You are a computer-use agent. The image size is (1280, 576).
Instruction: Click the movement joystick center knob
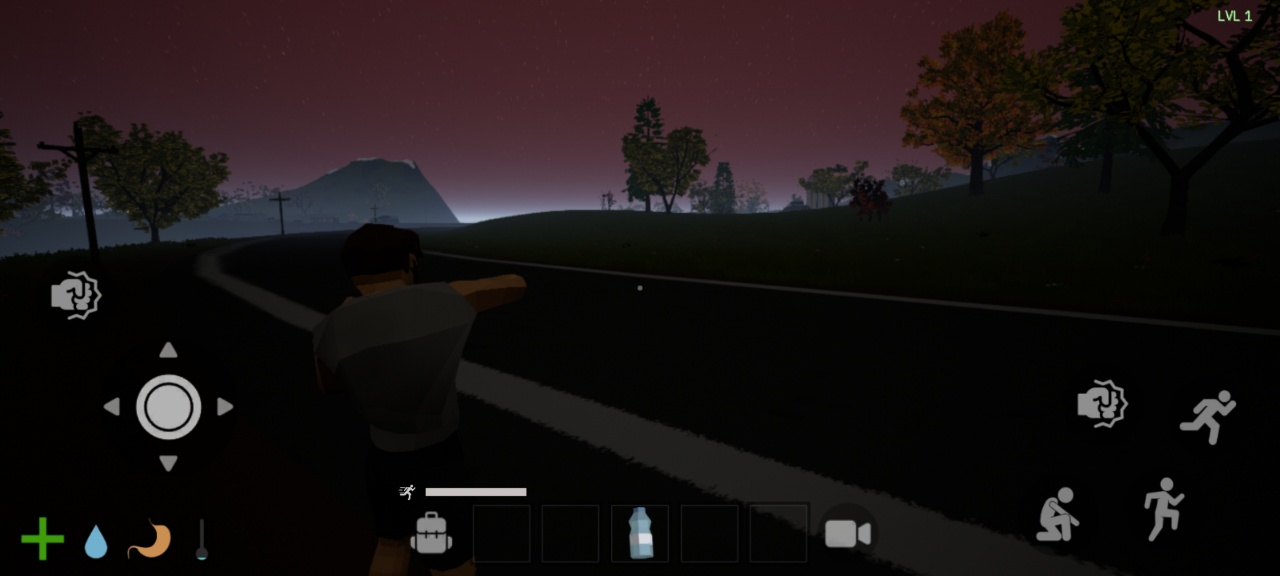tap(168, 407)
